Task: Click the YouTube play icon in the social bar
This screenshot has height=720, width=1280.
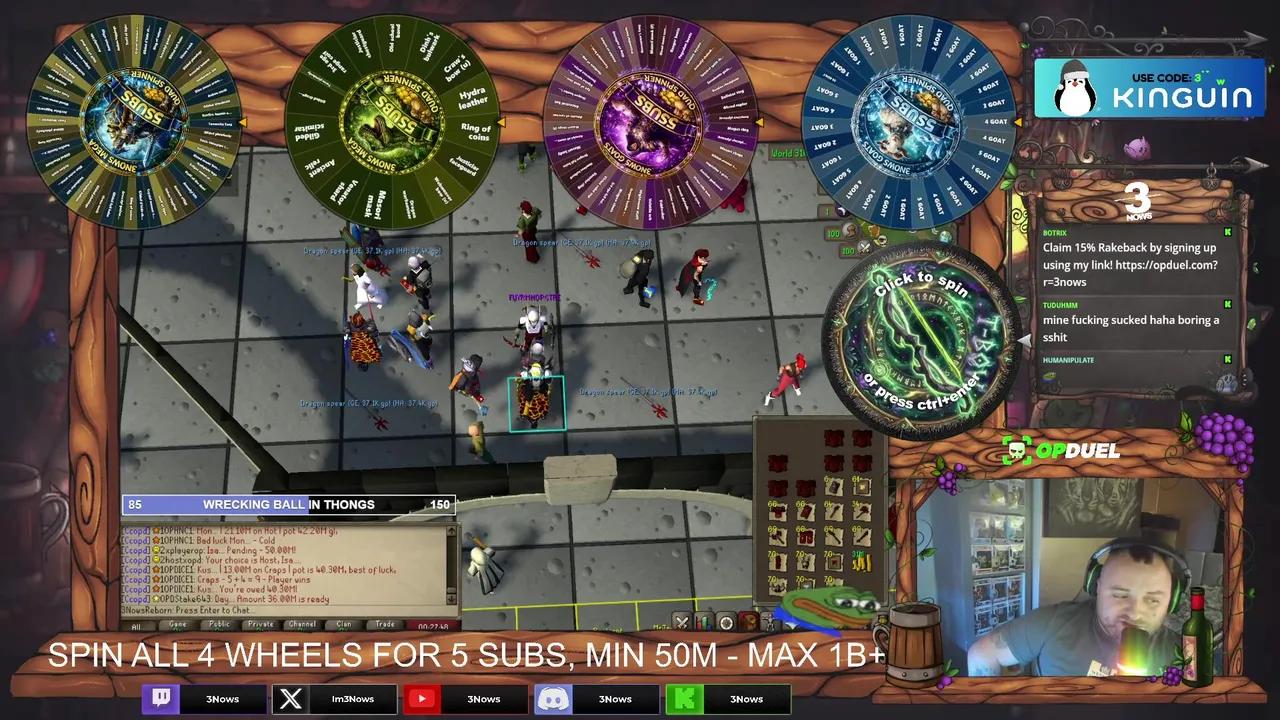Action: click(423, 699)
